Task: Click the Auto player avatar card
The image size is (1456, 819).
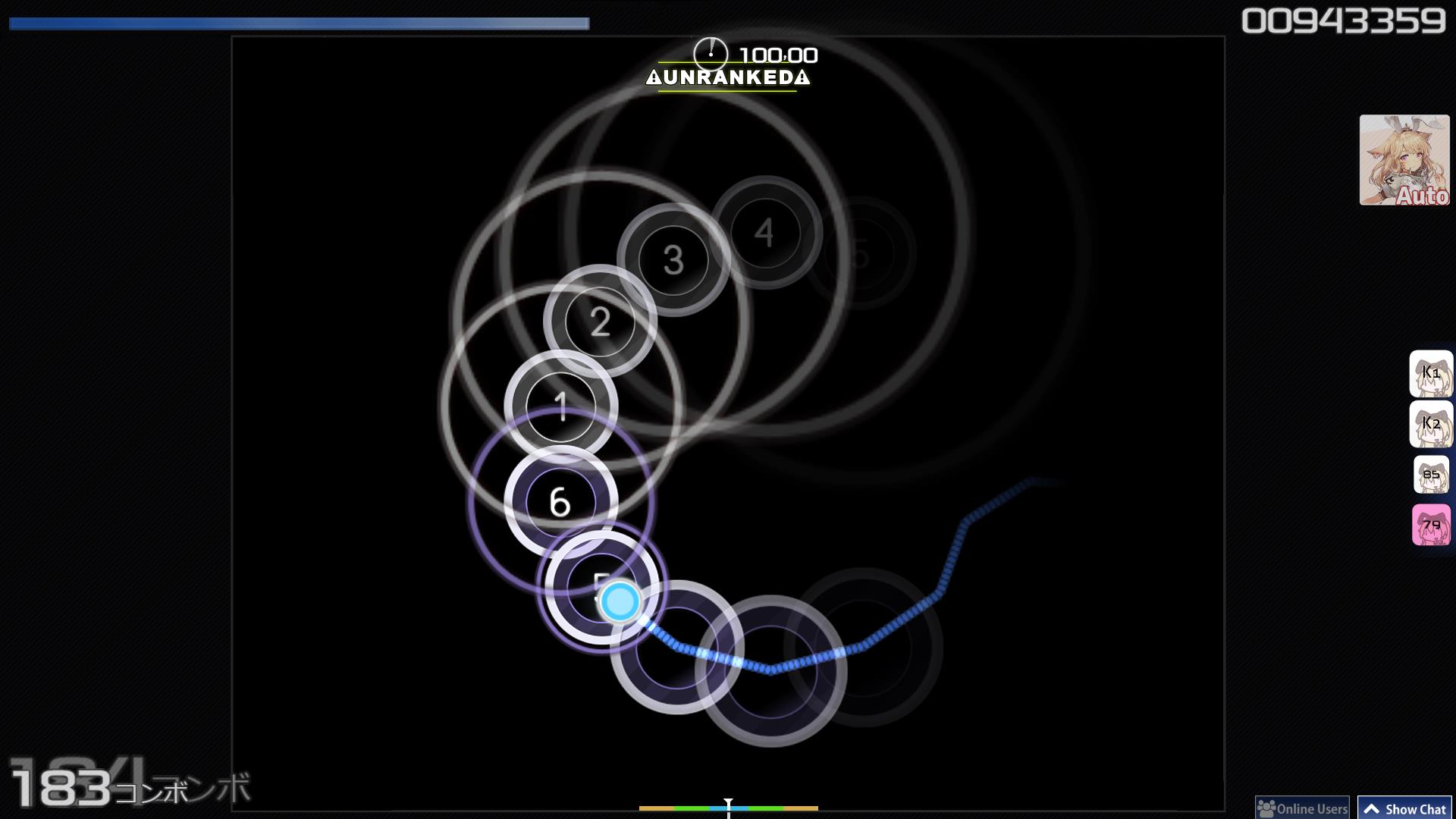Action: [1404, 161]
